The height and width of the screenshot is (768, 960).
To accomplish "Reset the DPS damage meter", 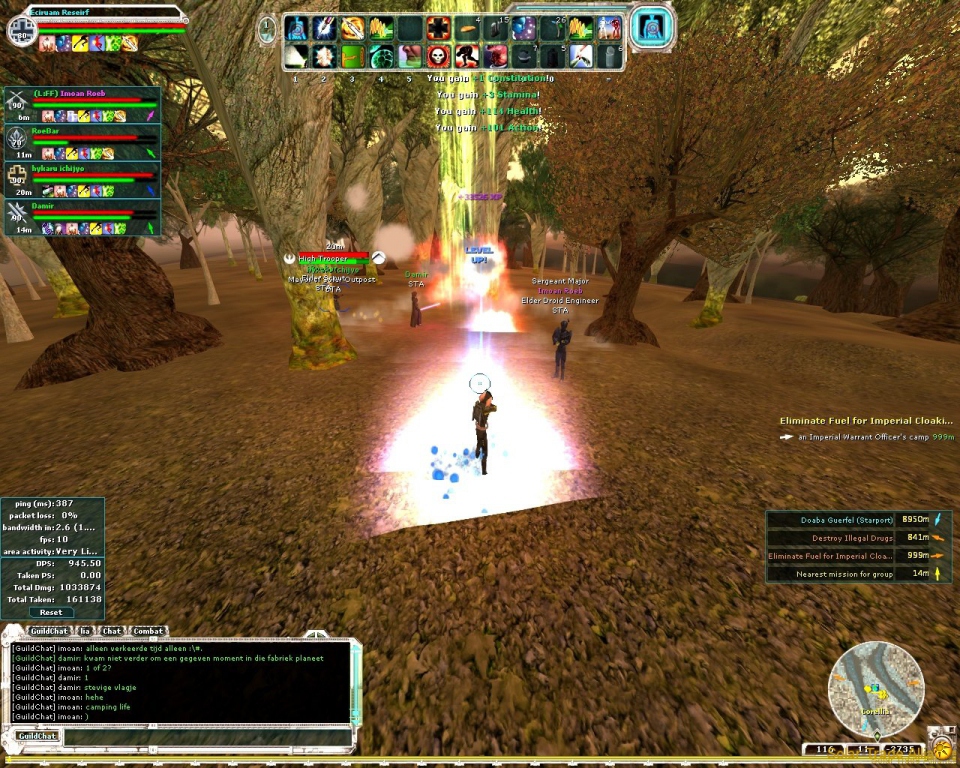I will (51, 612).
